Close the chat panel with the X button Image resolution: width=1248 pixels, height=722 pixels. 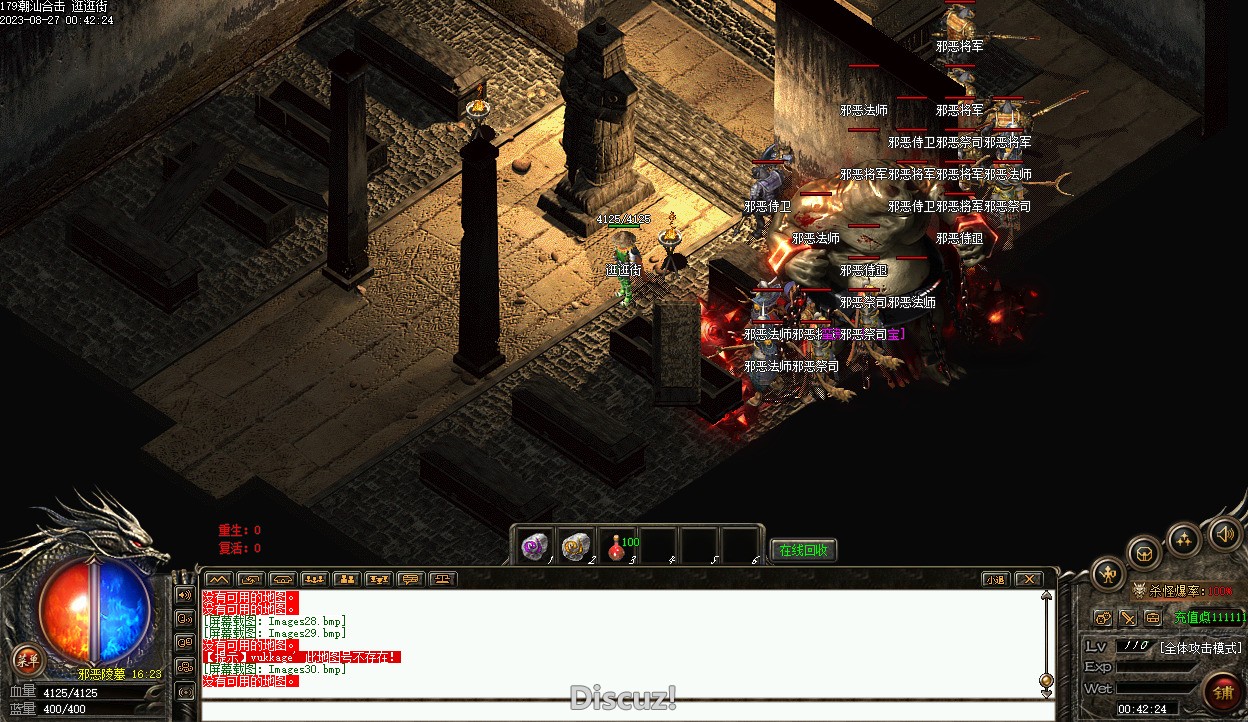coord(1028,579)
